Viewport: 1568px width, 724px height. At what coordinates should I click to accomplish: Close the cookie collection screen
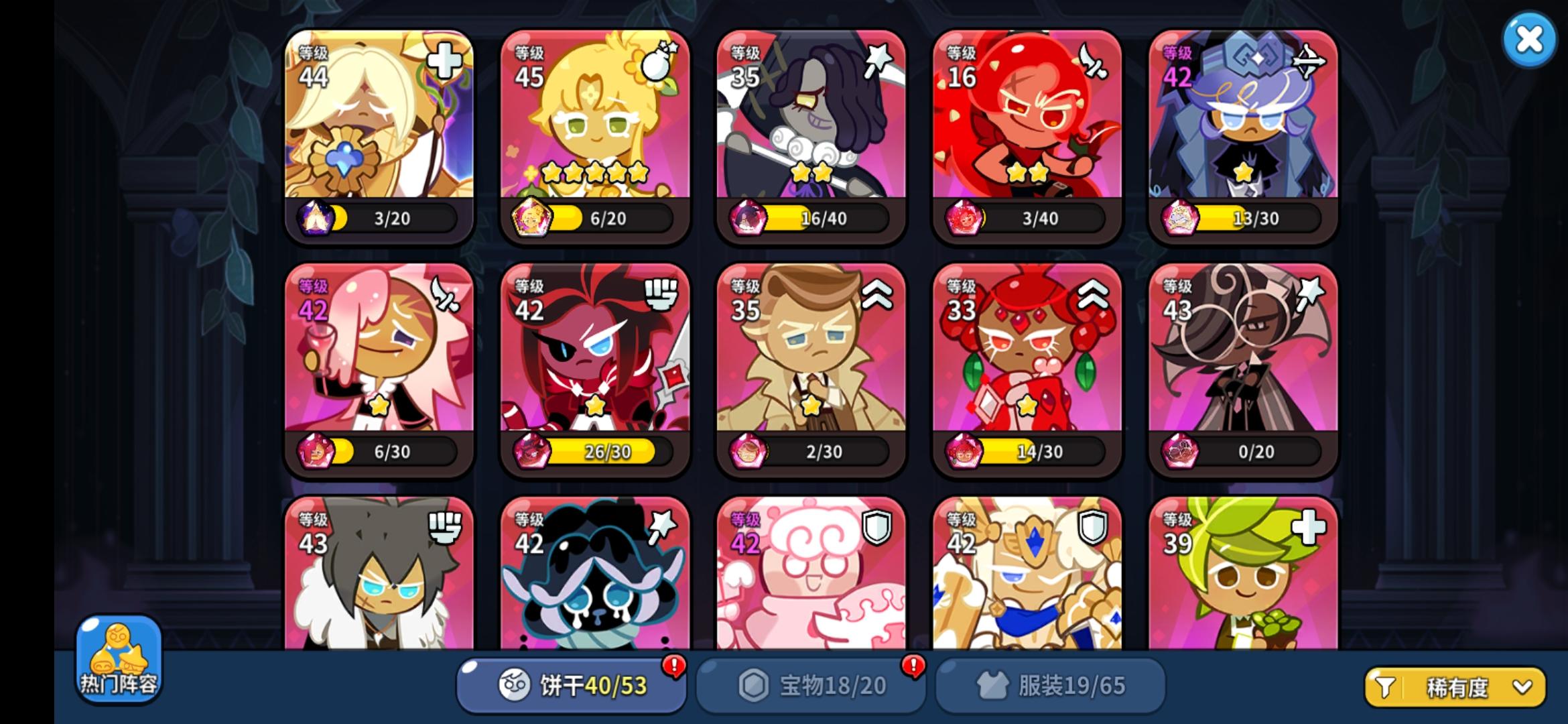(1530, 40)
